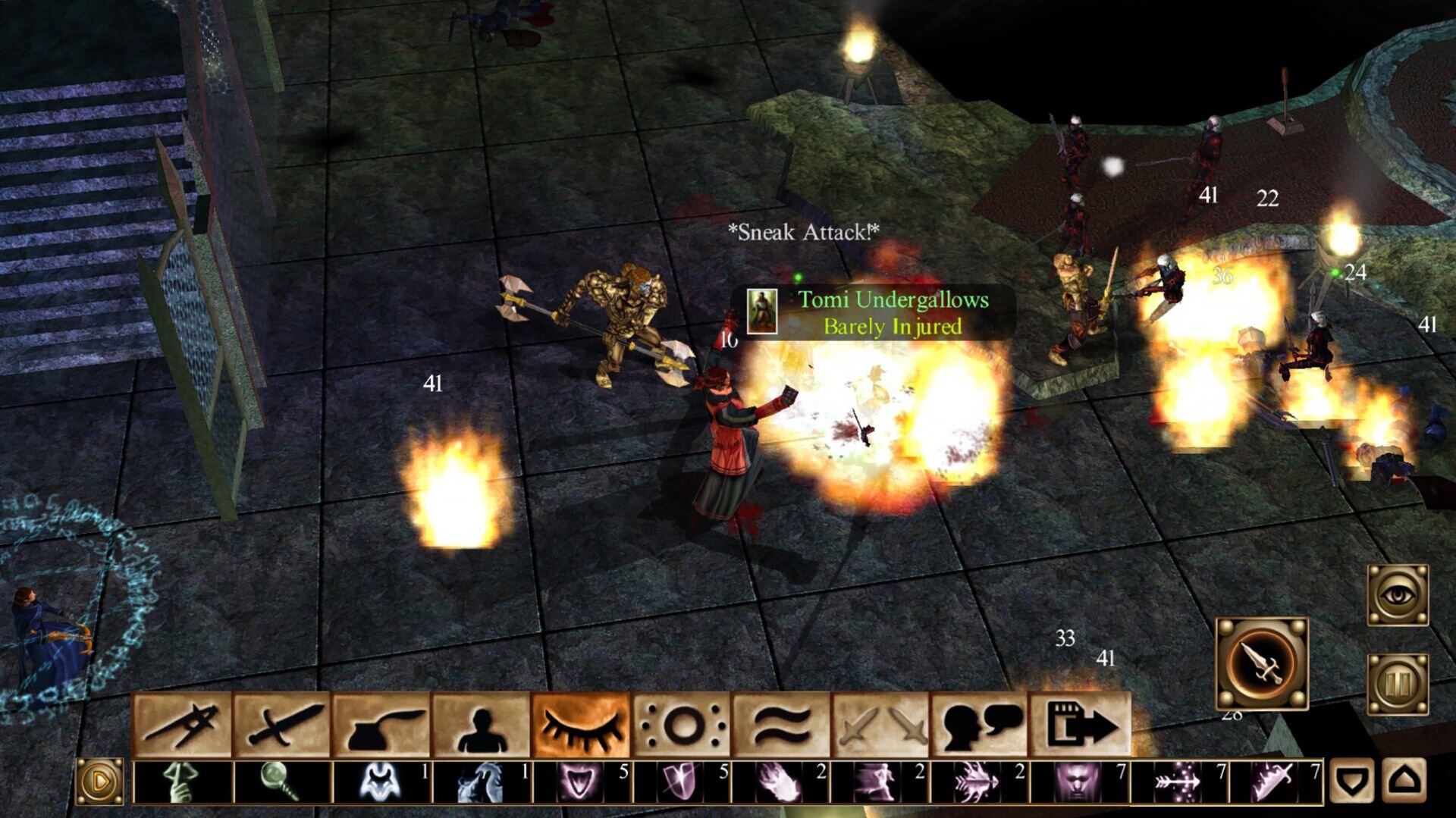This screenshot has width=1456, height=818.
Task: Tap the dagger attack button
Action: click(x=1262, y=664)
